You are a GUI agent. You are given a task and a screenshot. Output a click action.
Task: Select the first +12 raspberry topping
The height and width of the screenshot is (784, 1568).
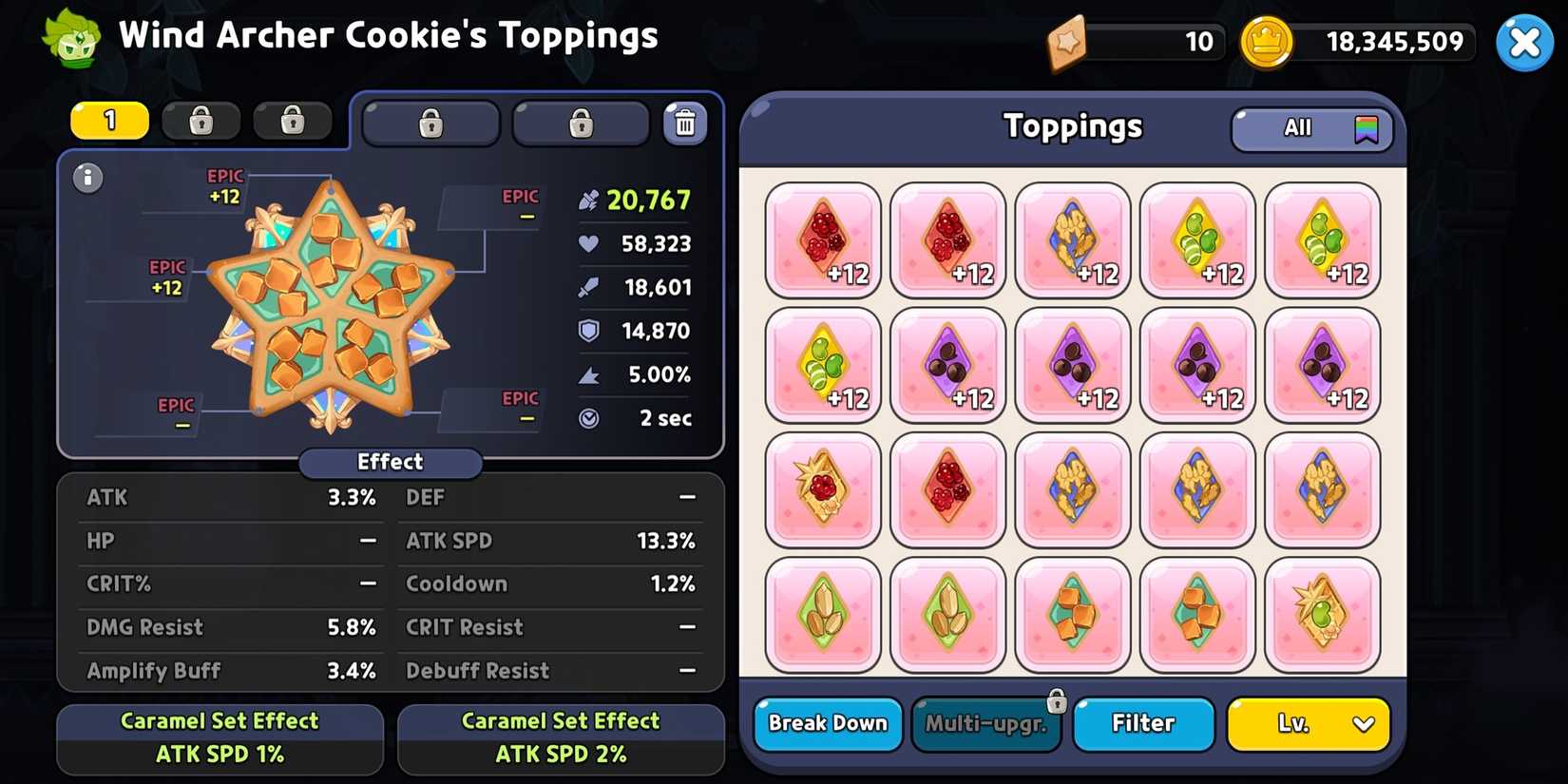click(822, 239)
